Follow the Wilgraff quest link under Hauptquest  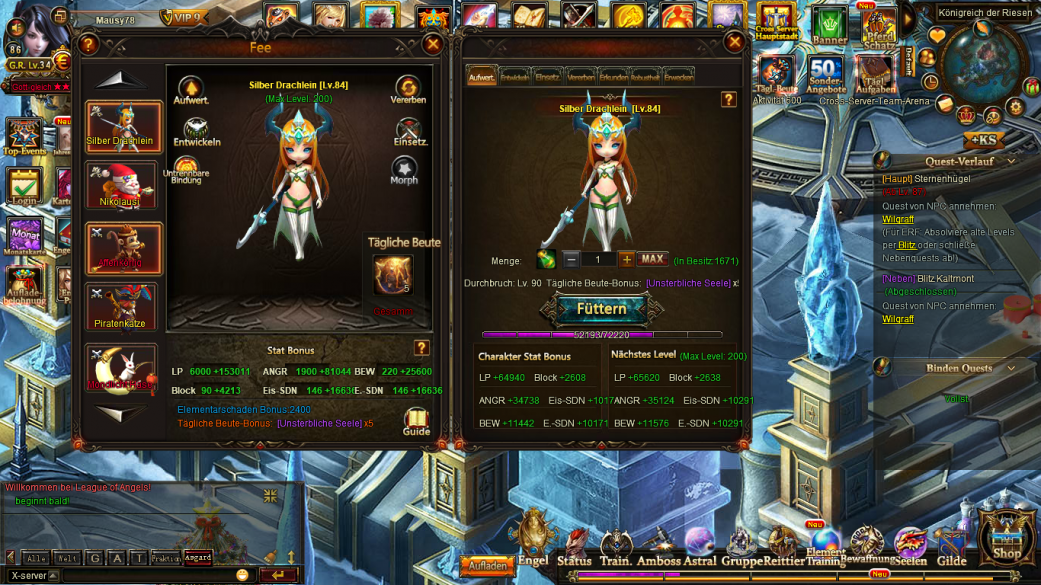pyautogui.click(x=898, y=219)
